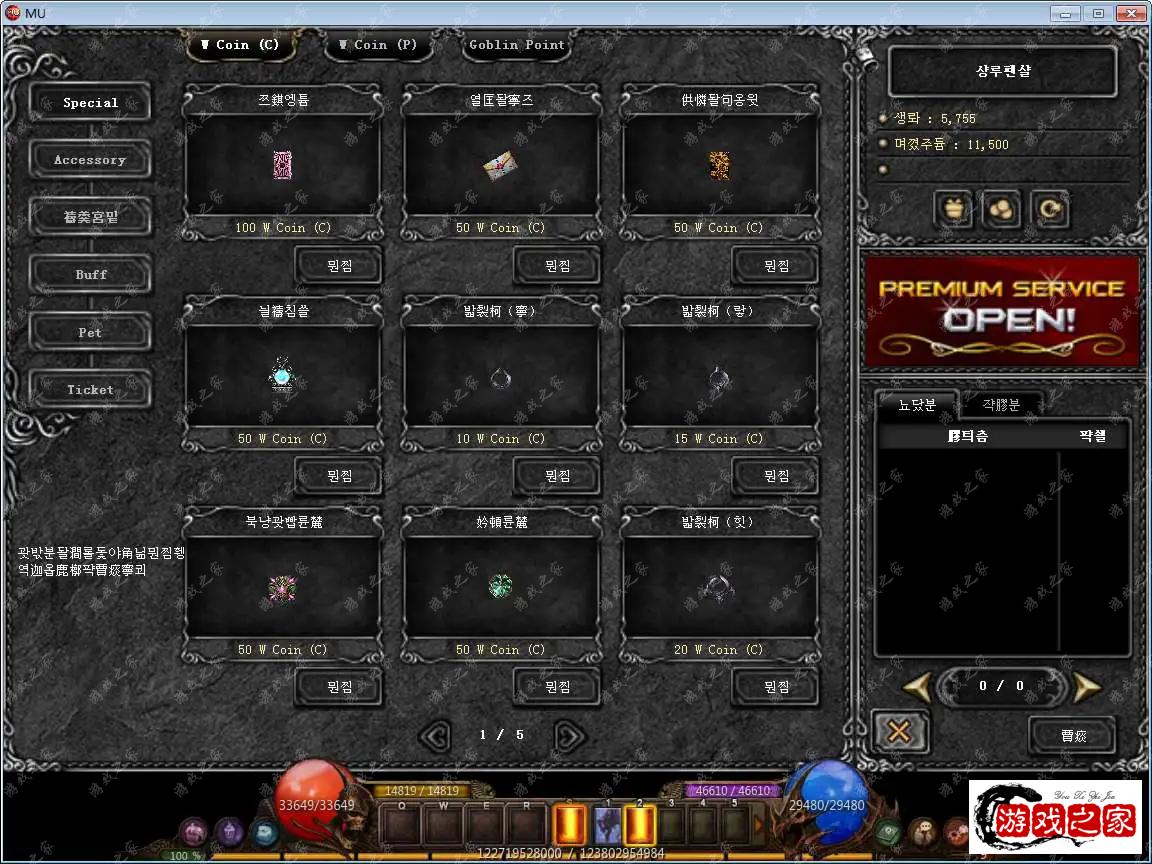Viewport: 1152px width, 864px height.
Task: Click the gift box icon button
Action: tap(955, 210)
